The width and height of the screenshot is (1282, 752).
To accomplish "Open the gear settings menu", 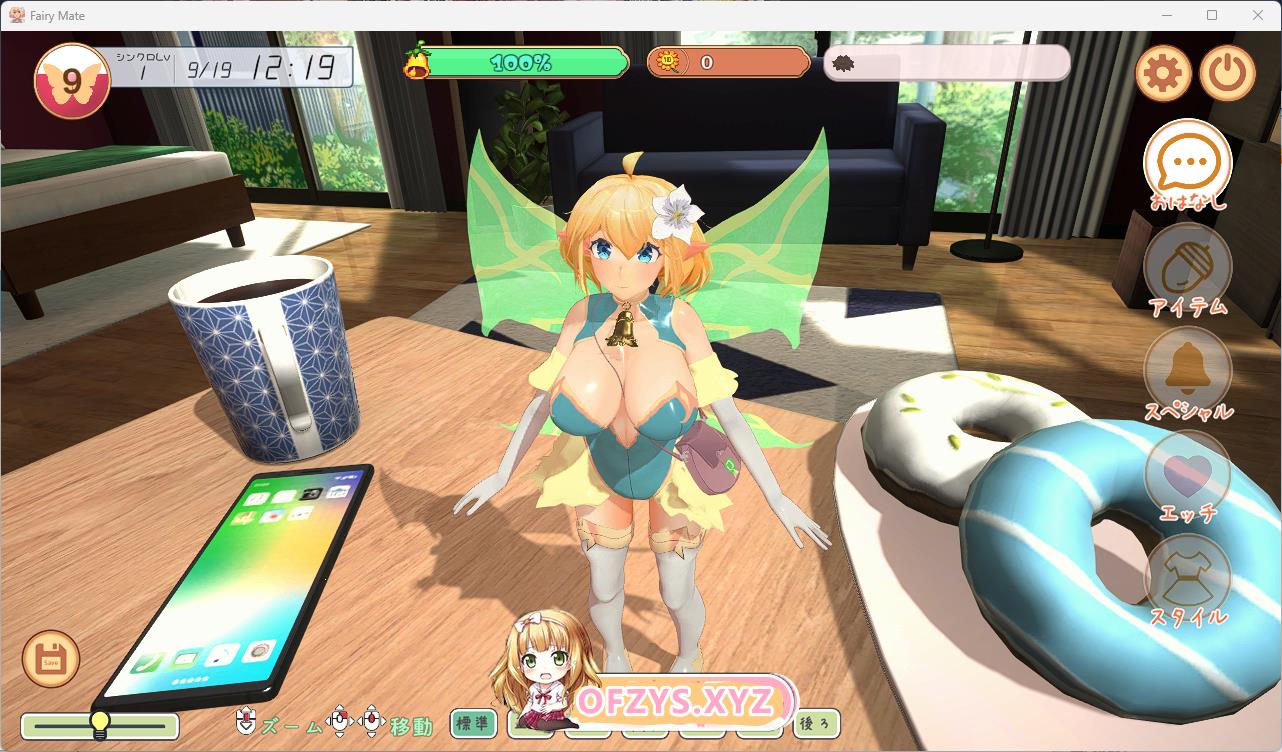I will (x=1163, y=73).
